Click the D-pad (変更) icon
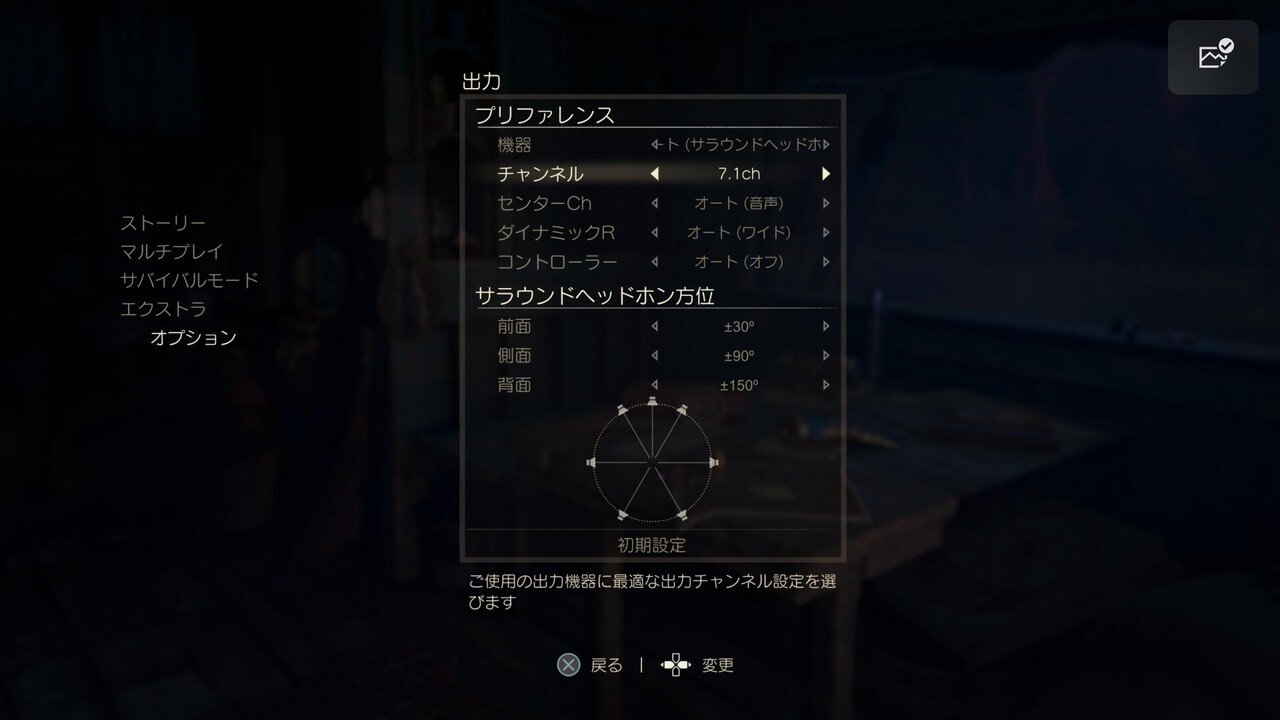Viewport: 1280px width, 720px height. 675,664
